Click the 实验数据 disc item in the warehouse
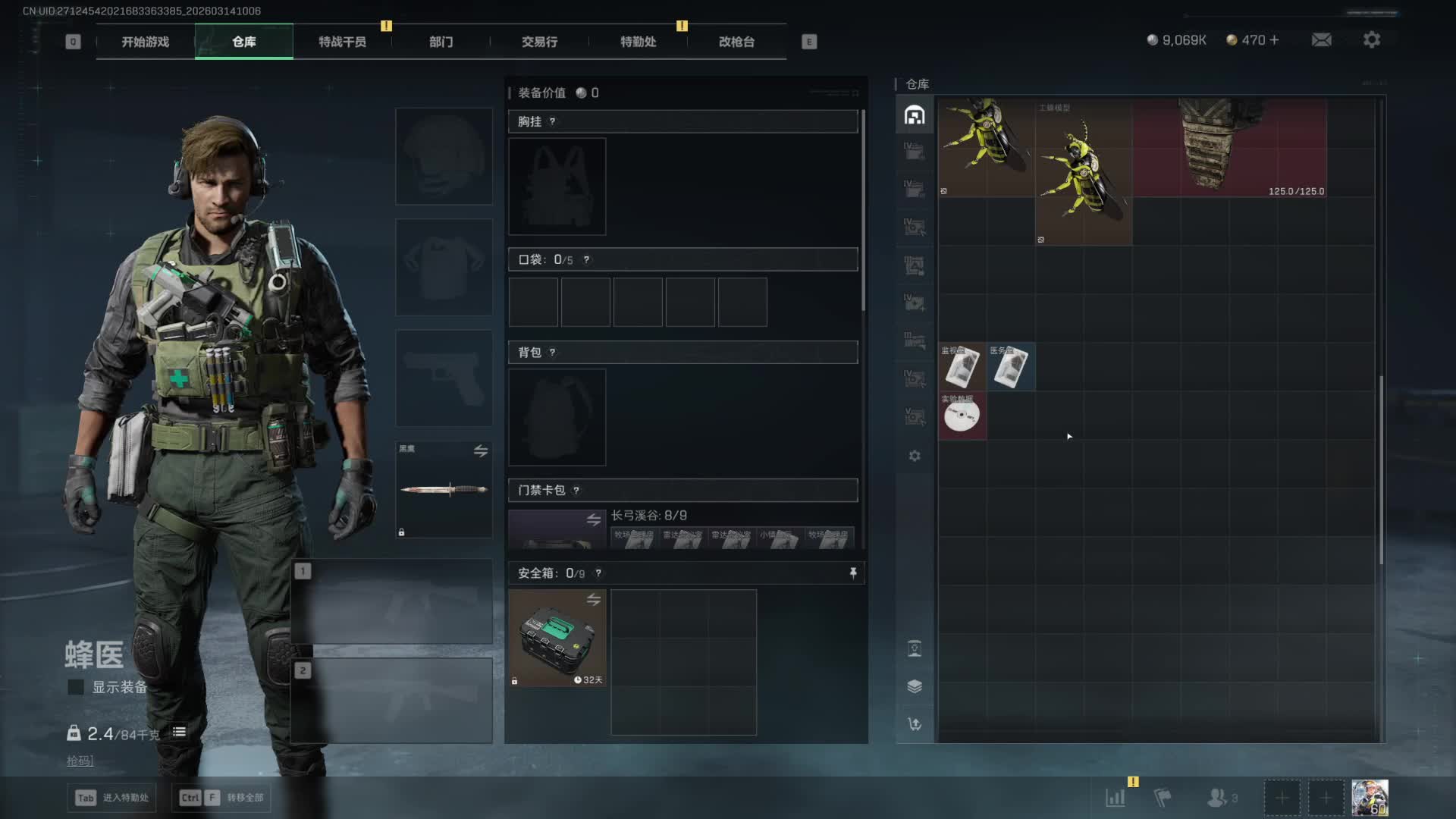 tap(962, 416)
